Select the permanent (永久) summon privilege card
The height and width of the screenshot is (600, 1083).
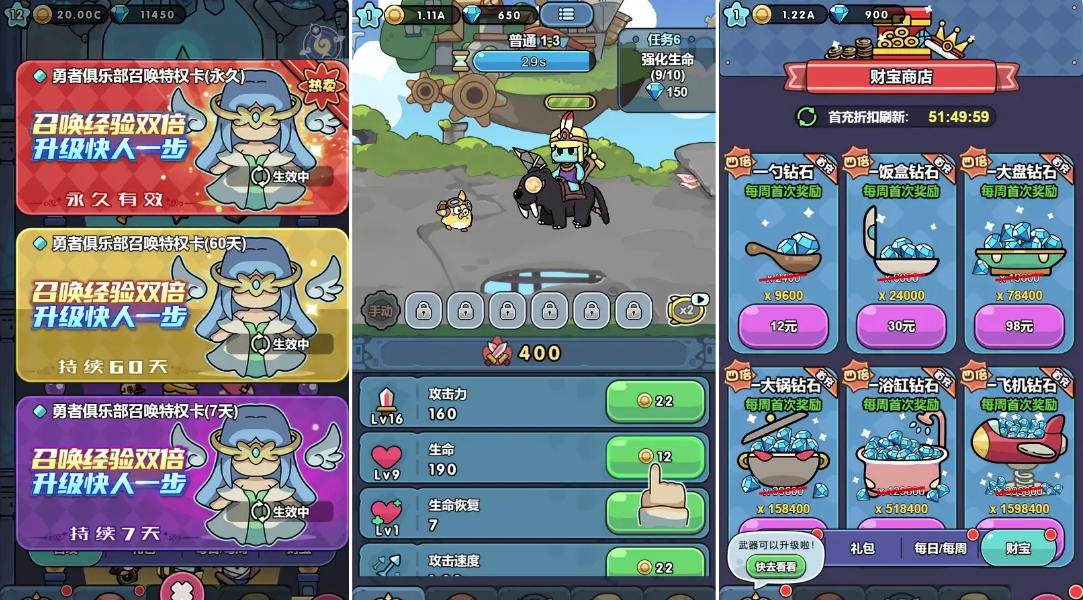182,137
